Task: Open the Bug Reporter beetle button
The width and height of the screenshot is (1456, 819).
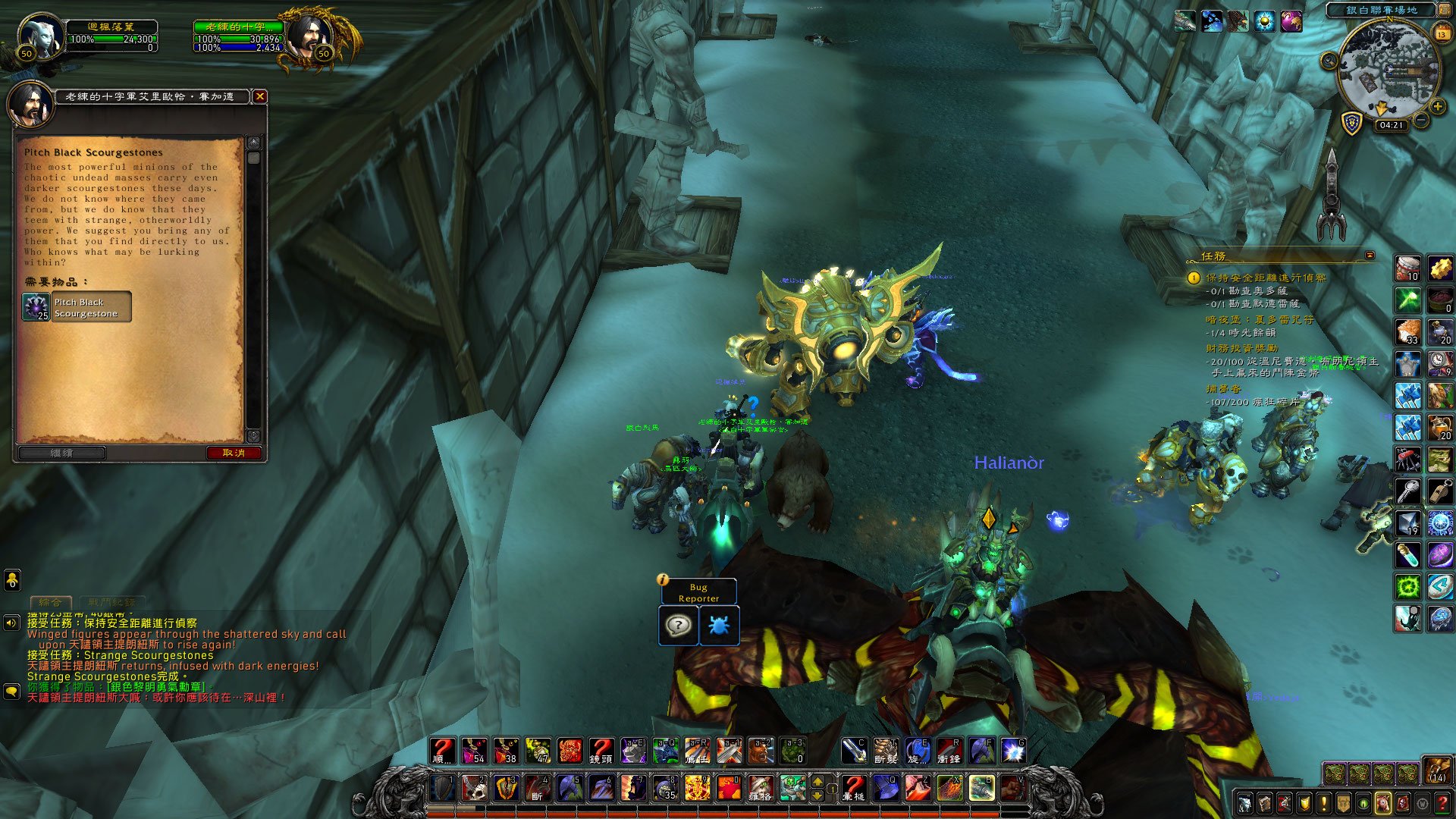Action: point(719,626)
